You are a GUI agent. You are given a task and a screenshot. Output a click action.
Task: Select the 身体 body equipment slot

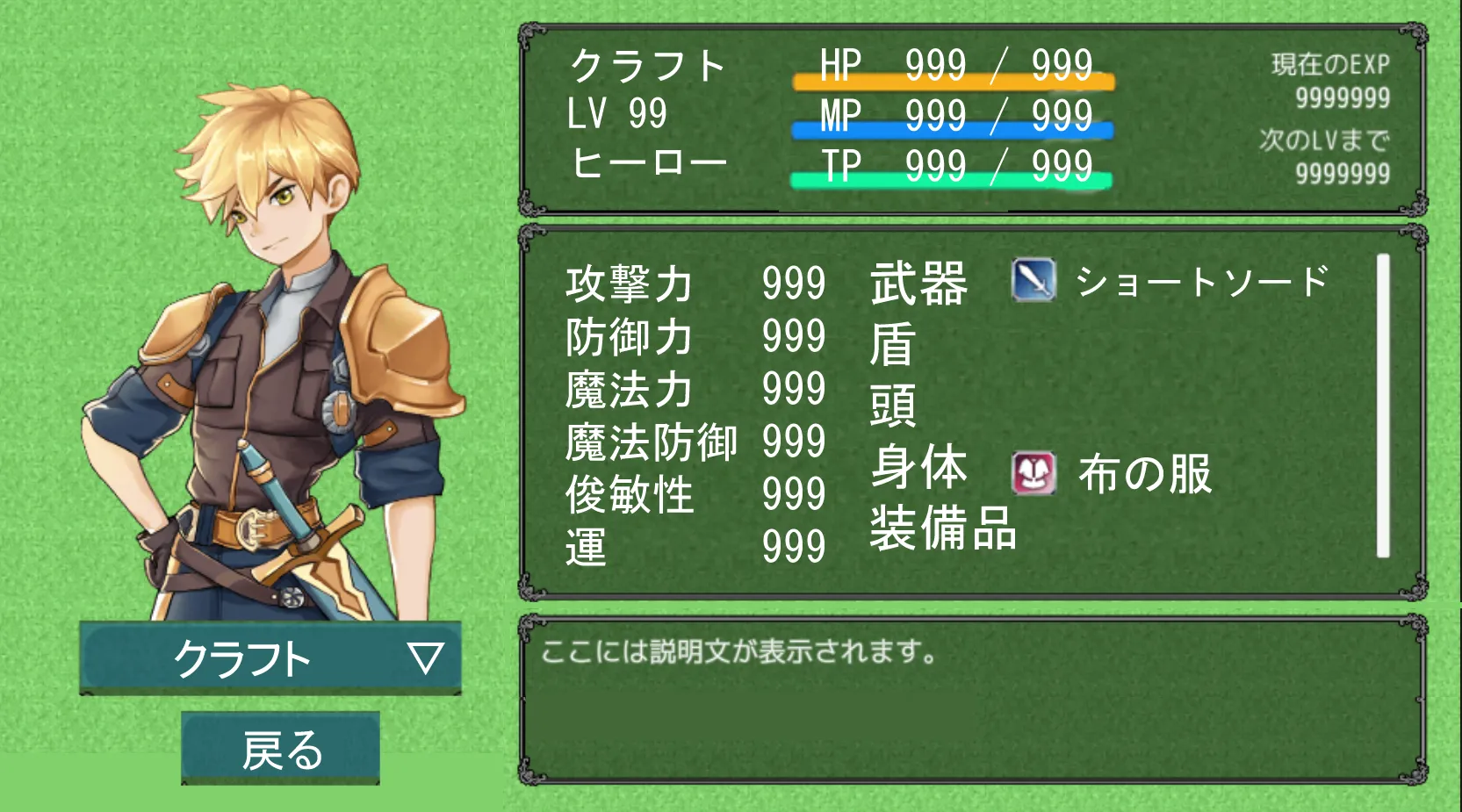click(x=918, y=469)
